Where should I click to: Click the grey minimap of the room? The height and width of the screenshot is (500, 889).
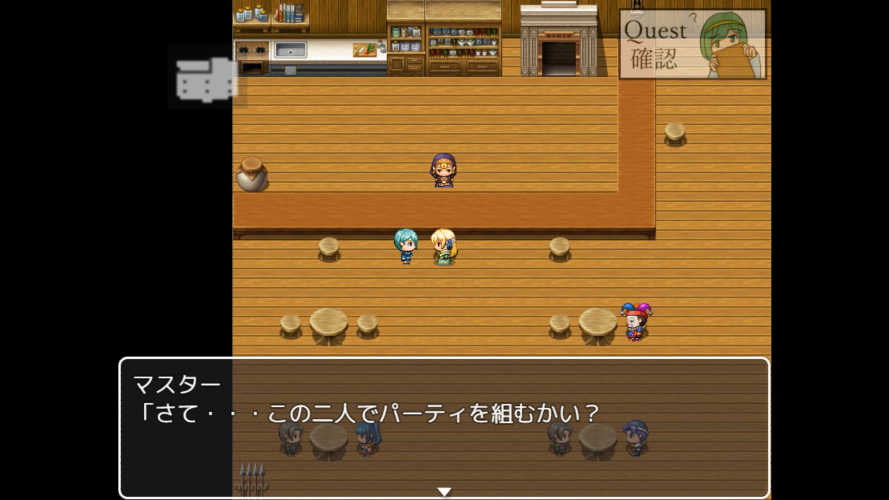206,79
